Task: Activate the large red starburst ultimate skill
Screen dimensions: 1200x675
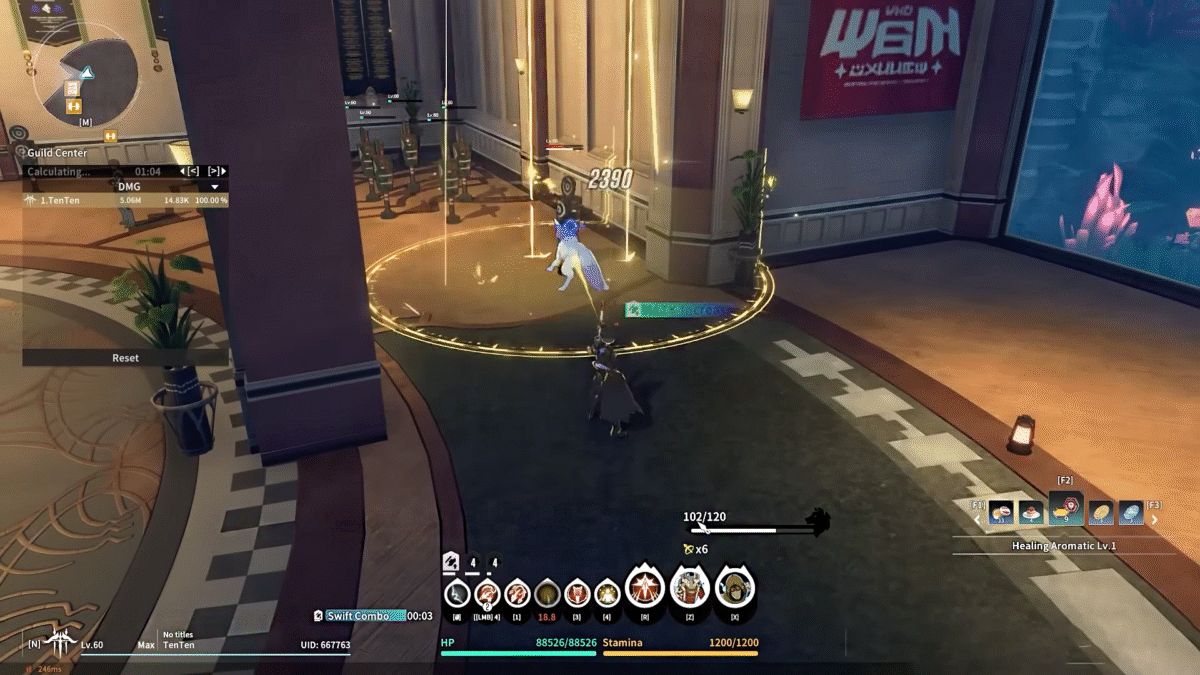Action: 642,589
